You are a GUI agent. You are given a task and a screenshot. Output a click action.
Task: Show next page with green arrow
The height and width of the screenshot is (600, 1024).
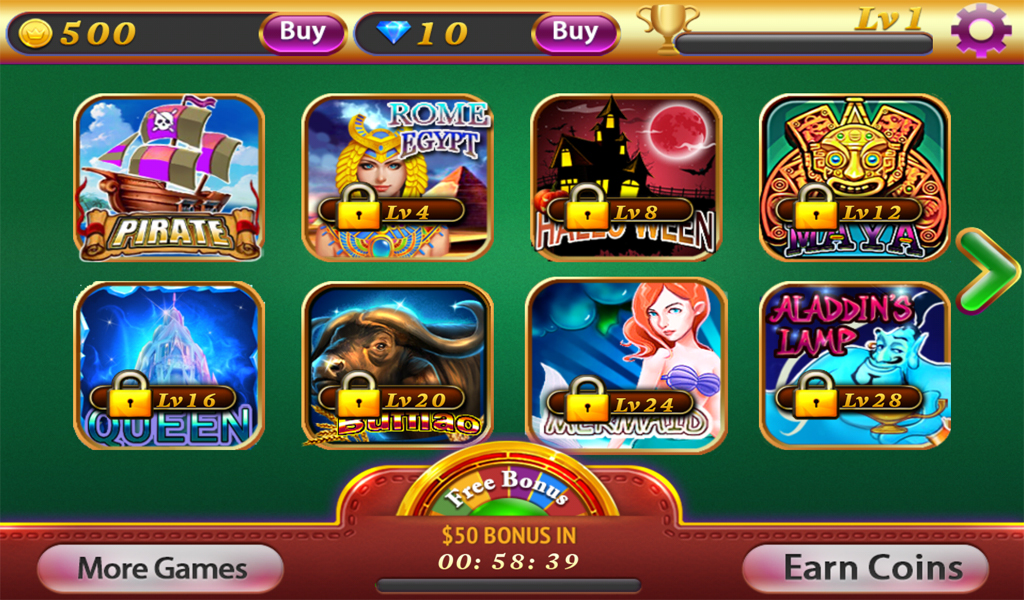coord(986,271)
